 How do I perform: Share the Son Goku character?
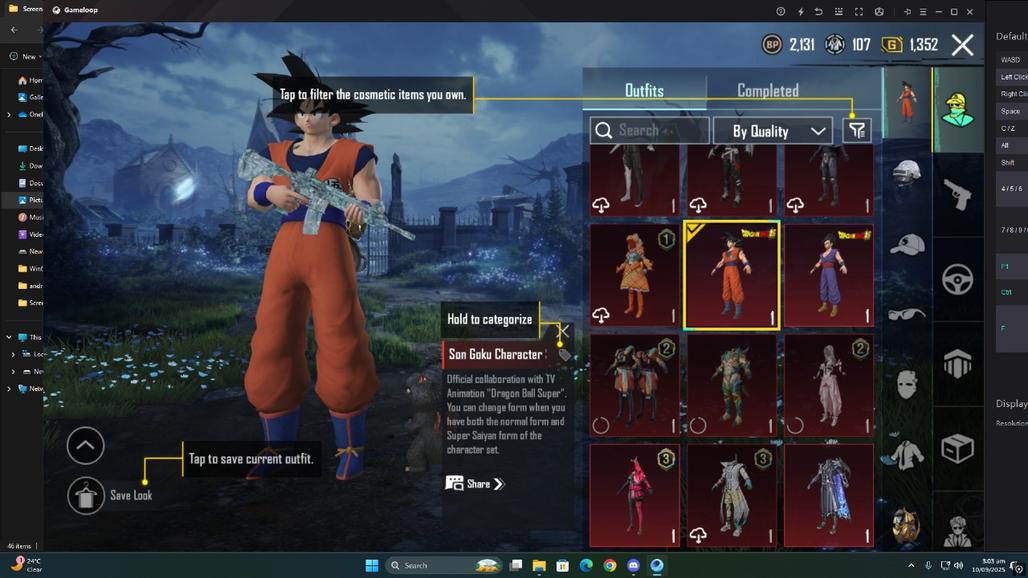click(475, 484)
